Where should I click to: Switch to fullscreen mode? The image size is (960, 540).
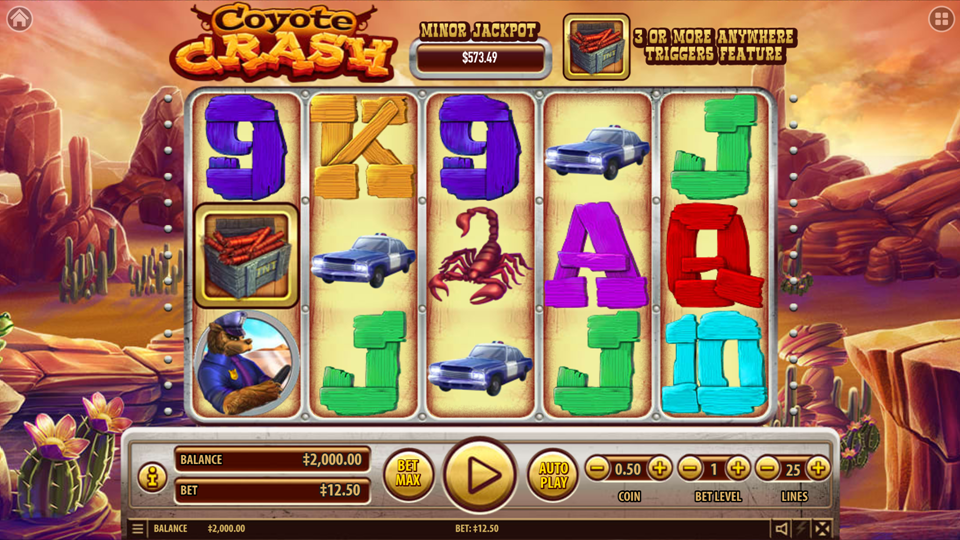pos(822,529)
